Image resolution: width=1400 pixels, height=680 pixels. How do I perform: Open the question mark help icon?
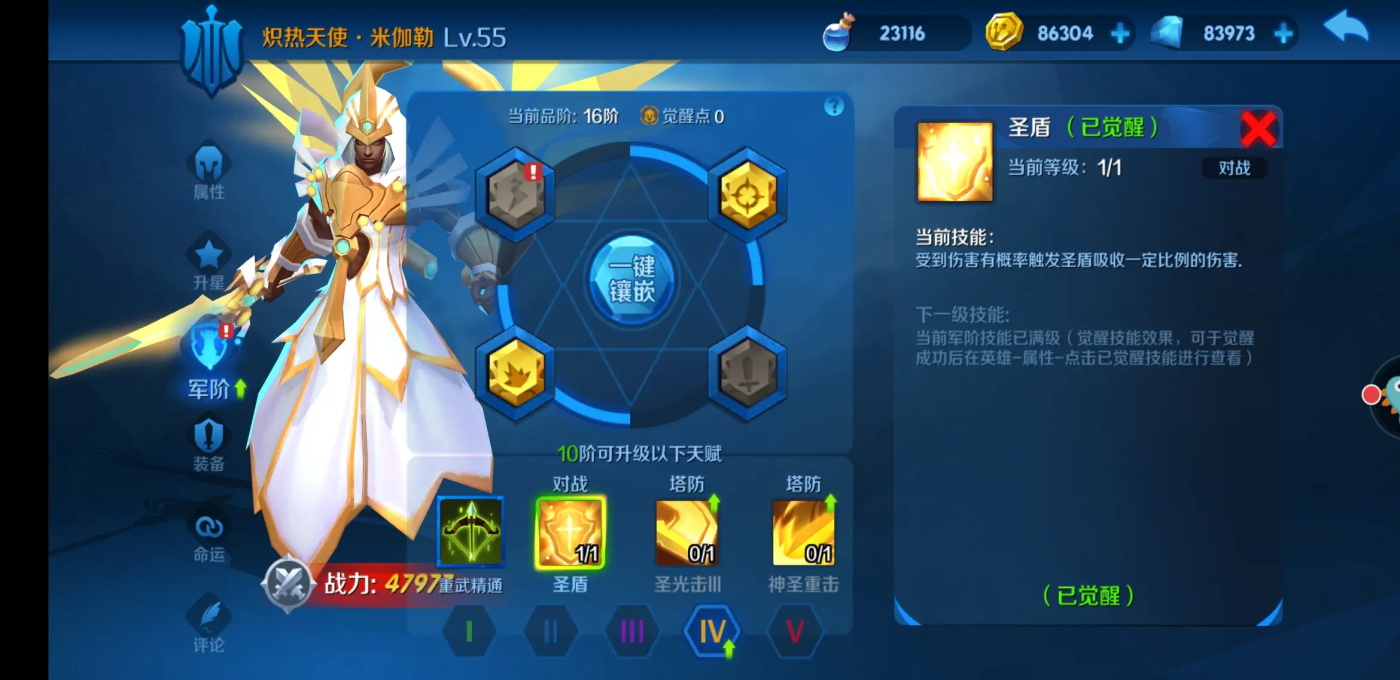click(x=834, y=107)
